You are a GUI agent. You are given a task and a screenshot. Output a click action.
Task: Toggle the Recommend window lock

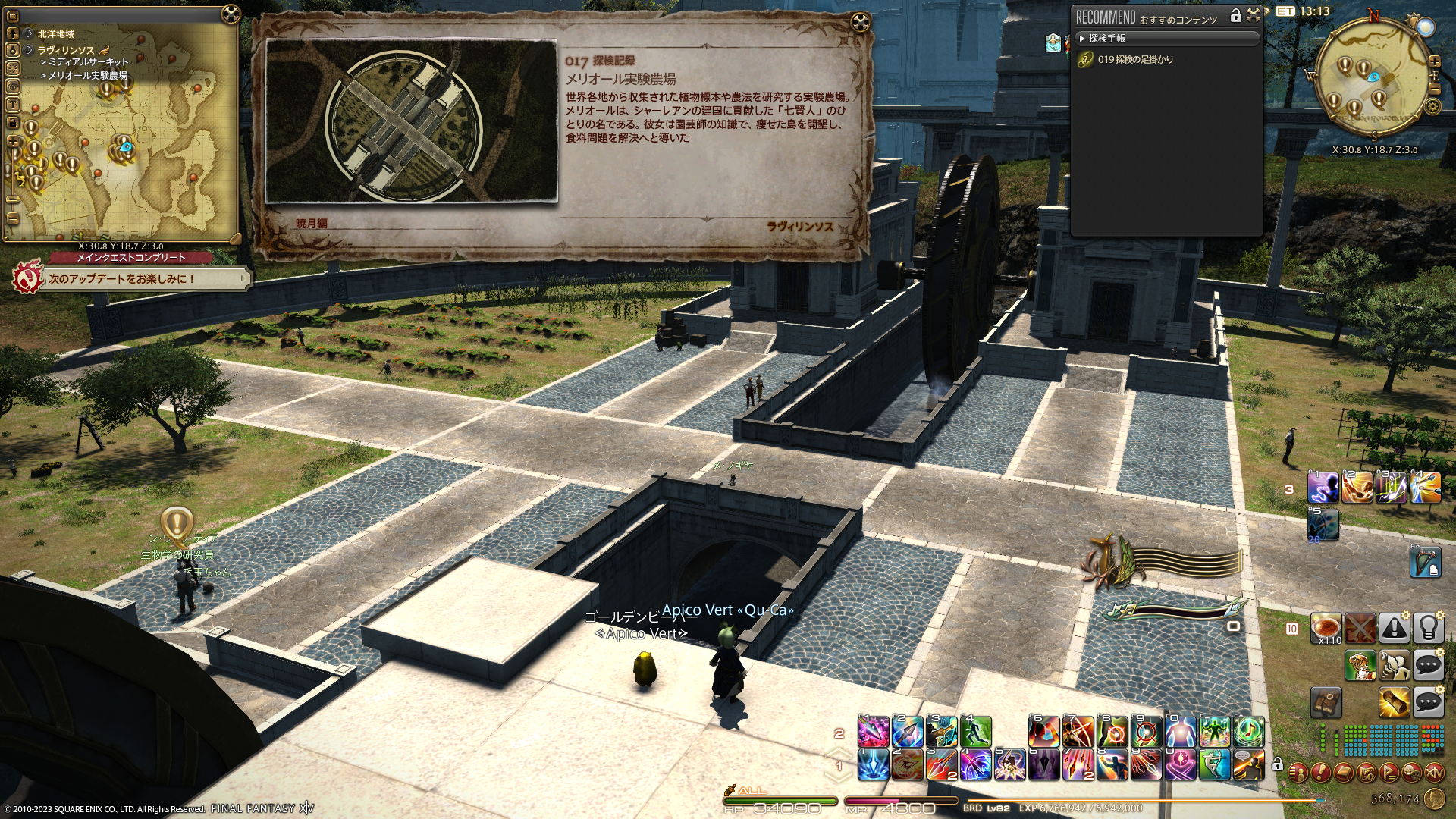(x=1235, y=15)
